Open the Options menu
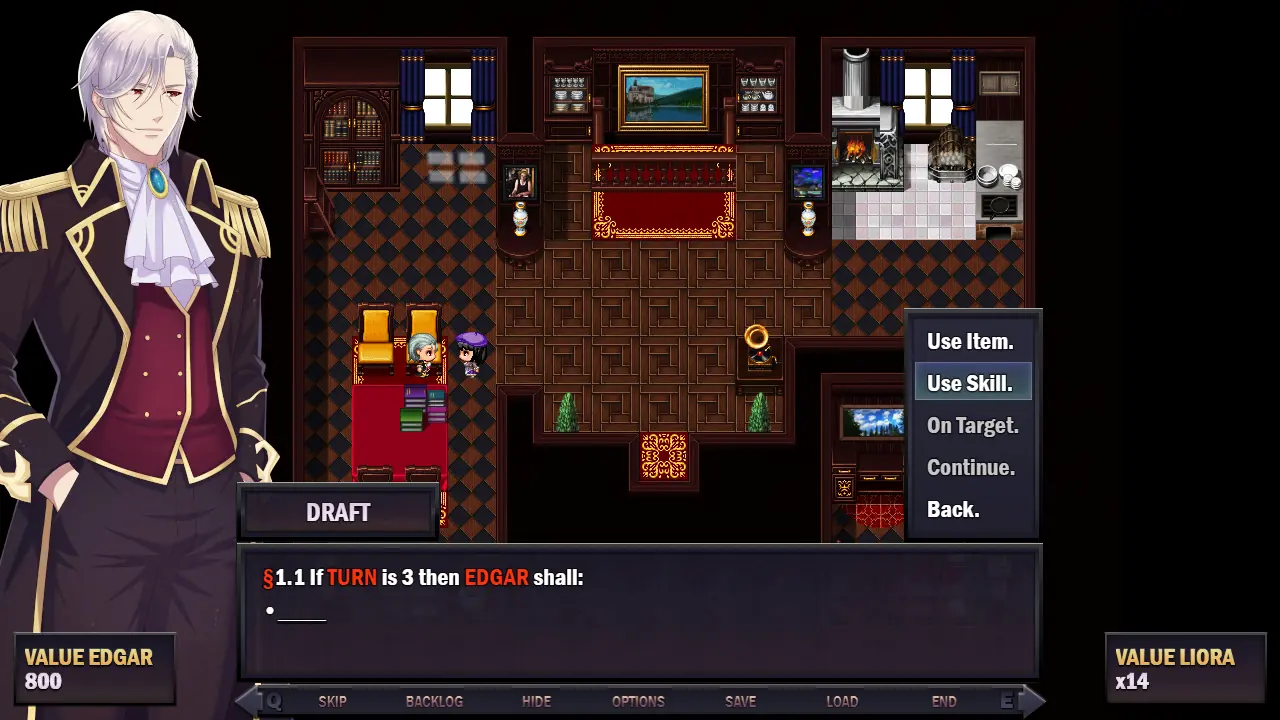 (x=638, y=702)
